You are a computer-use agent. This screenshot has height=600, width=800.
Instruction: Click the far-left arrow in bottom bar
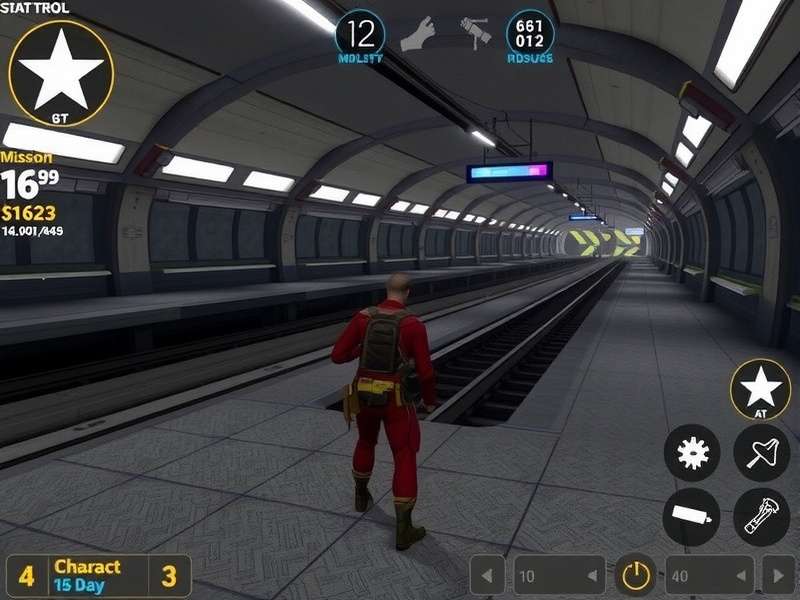[x=488, y=575]
